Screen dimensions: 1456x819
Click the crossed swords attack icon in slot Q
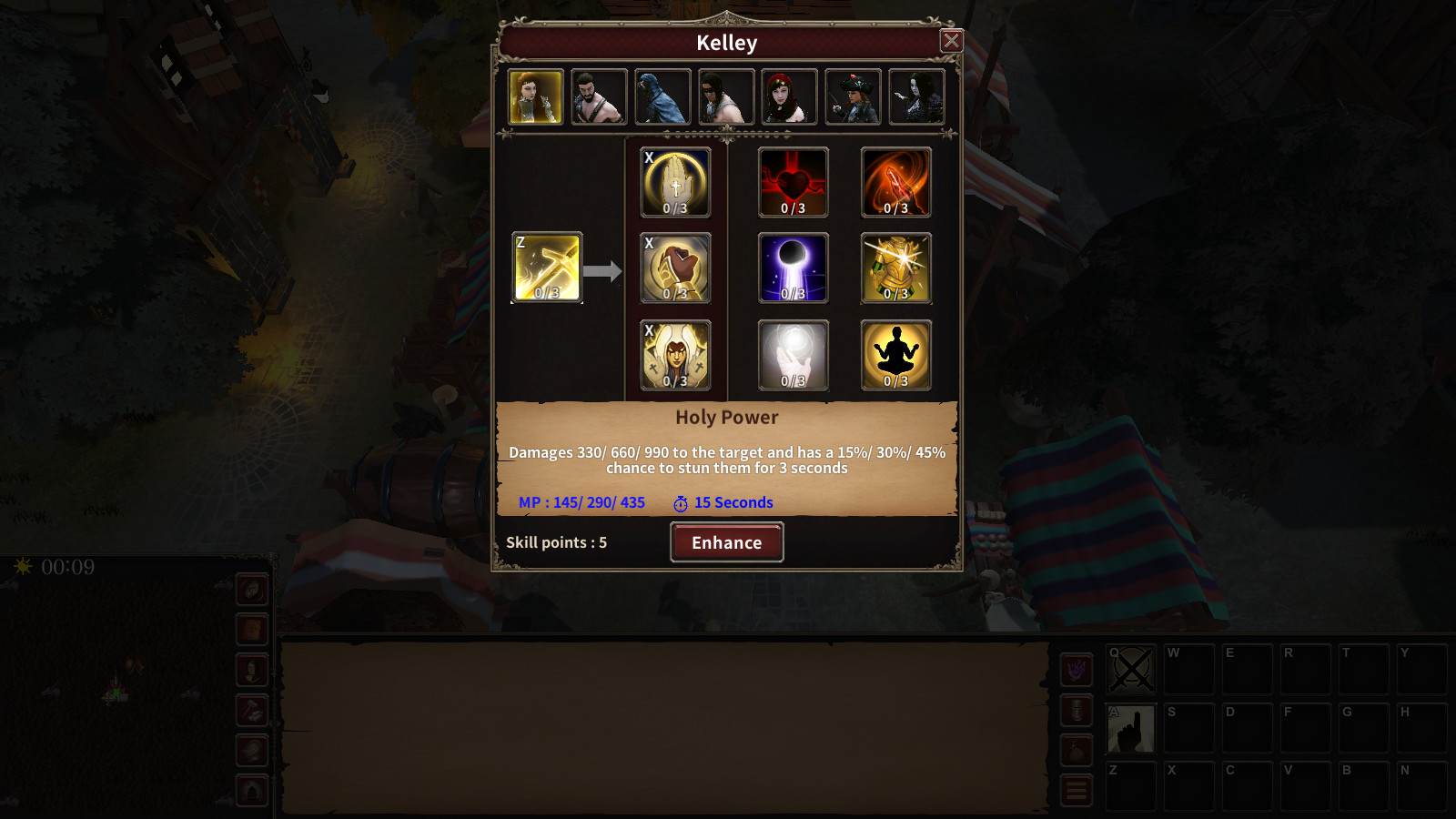[x=1130, y=670]
